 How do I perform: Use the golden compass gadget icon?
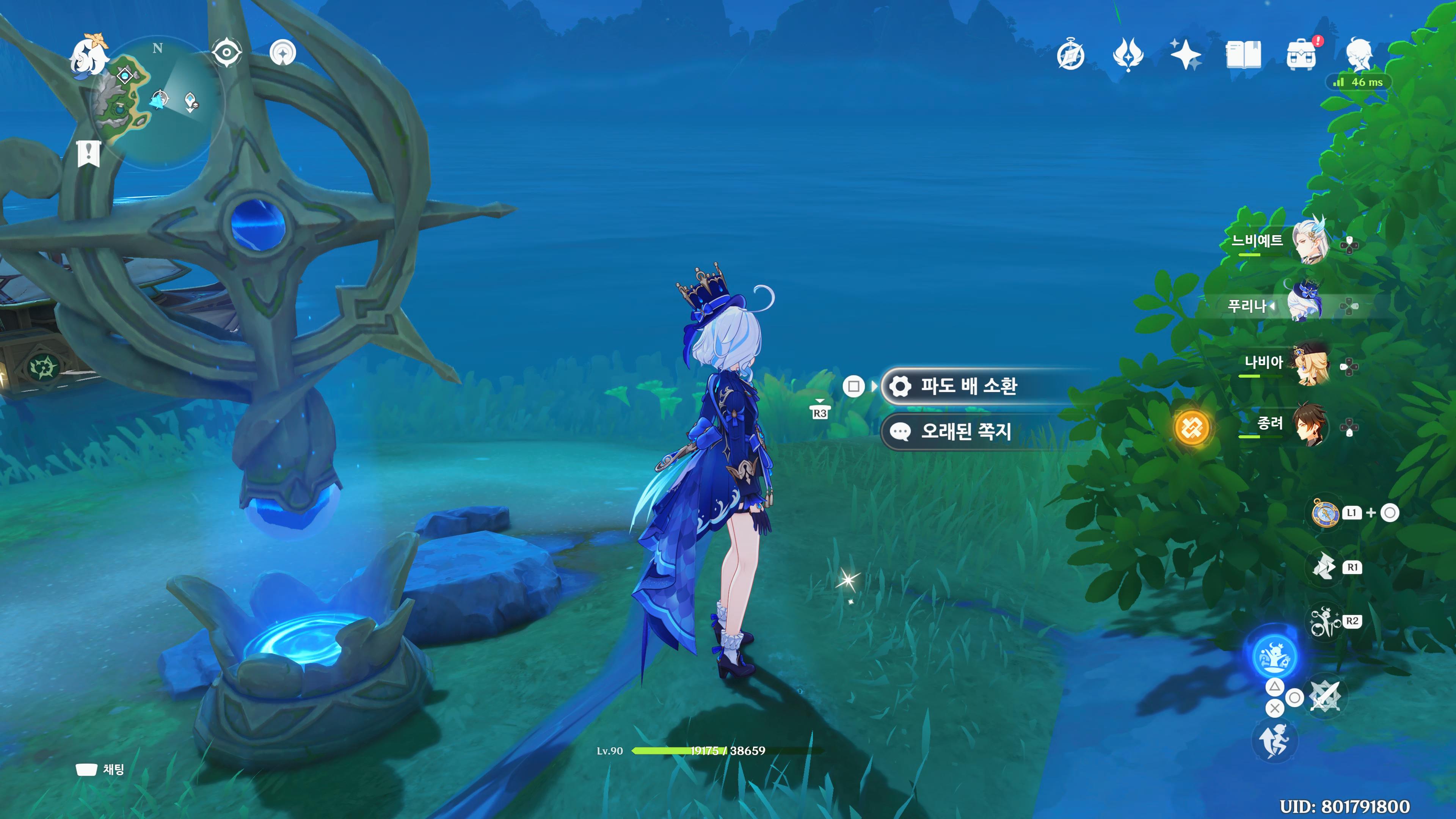[x=1324, y=513]
